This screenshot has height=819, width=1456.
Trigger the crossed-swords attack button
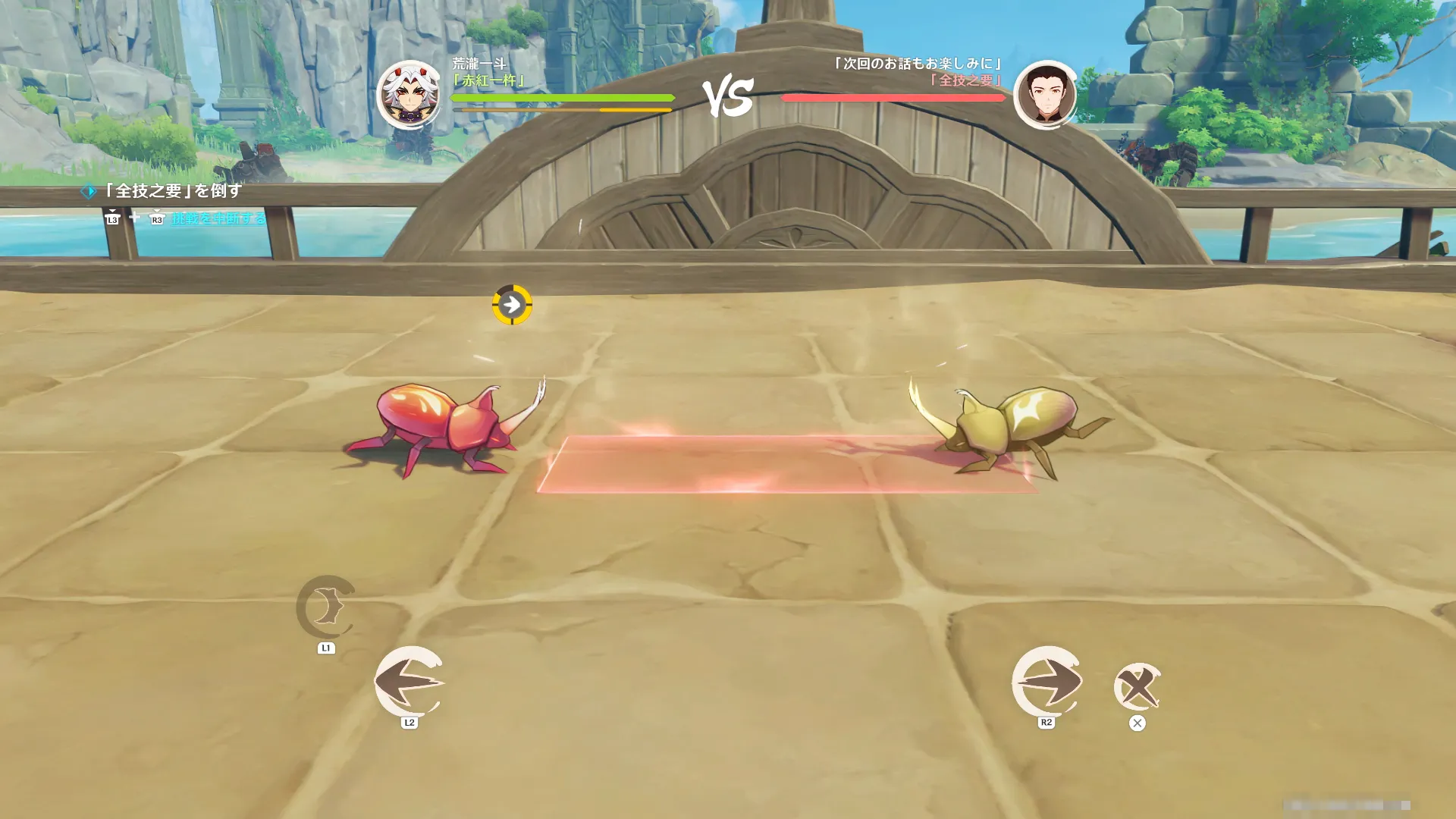point(1137,687)
